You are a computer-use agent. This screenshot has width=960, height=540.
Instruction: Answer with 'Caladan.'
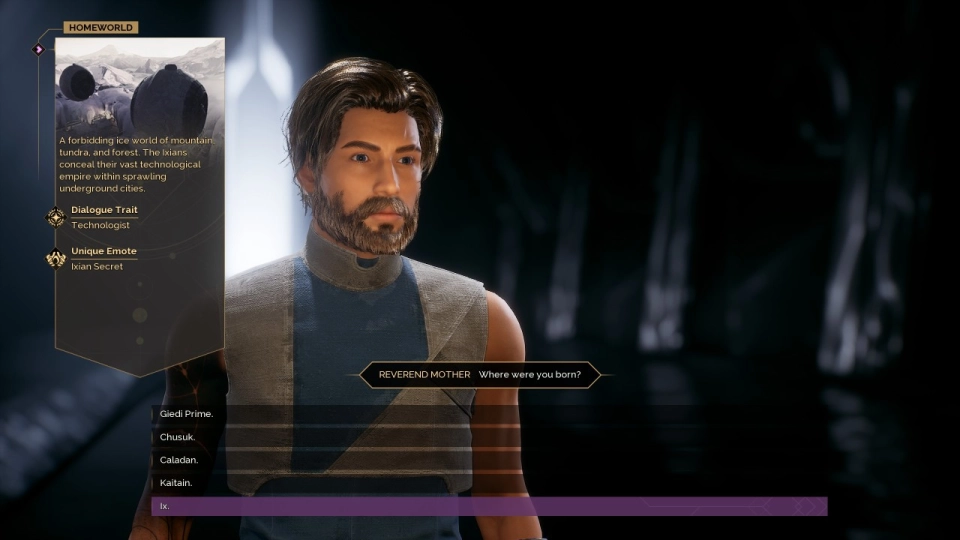[x=179, y=460]
